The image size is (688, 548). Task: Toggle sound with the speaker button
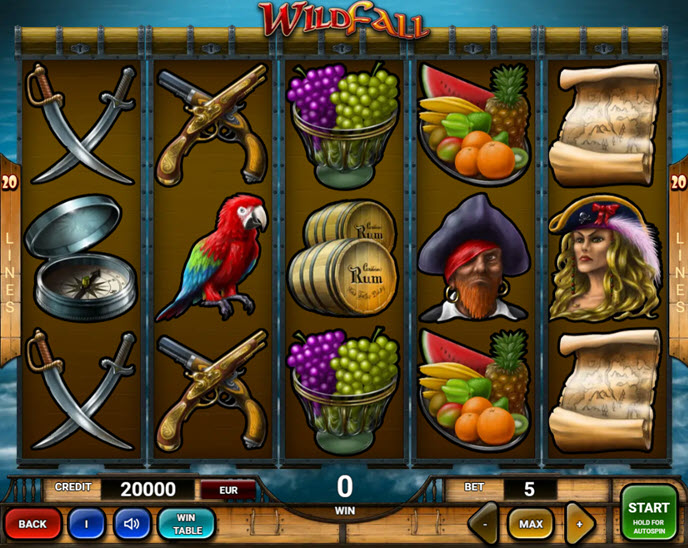click(x=132, y=523)
